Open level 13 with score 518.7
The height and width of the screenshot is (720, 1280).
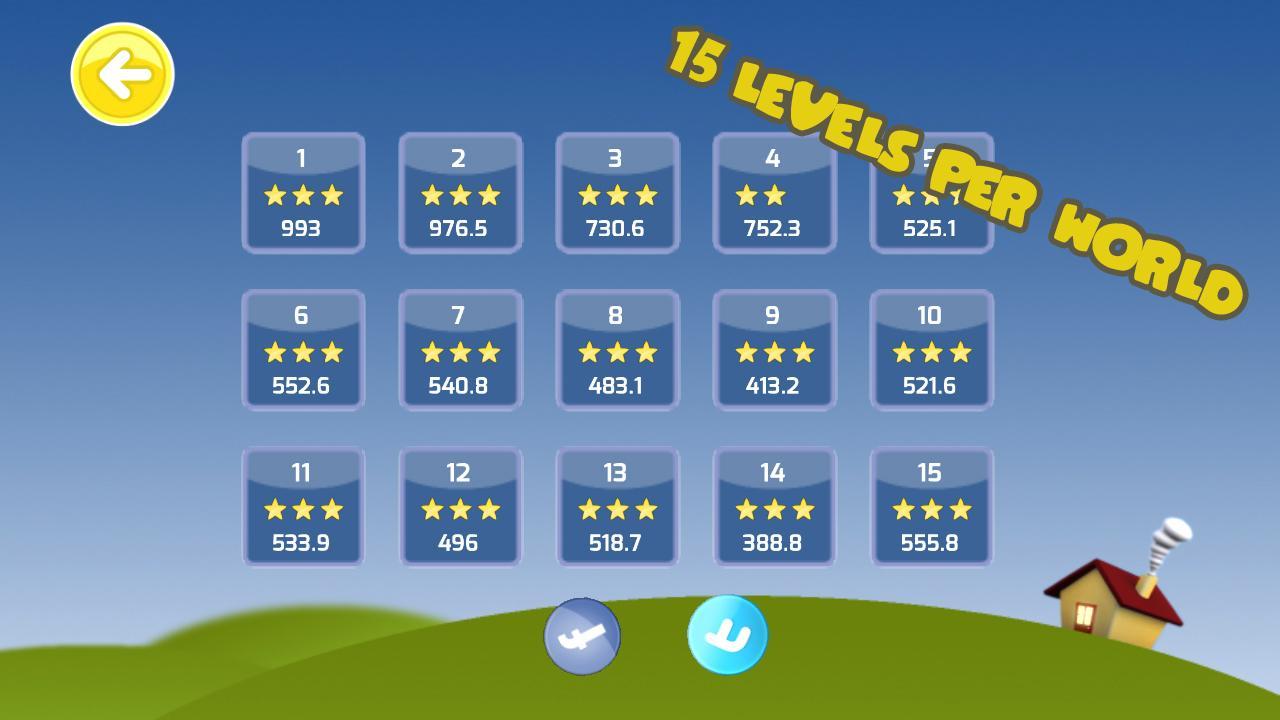coord(617,507)
